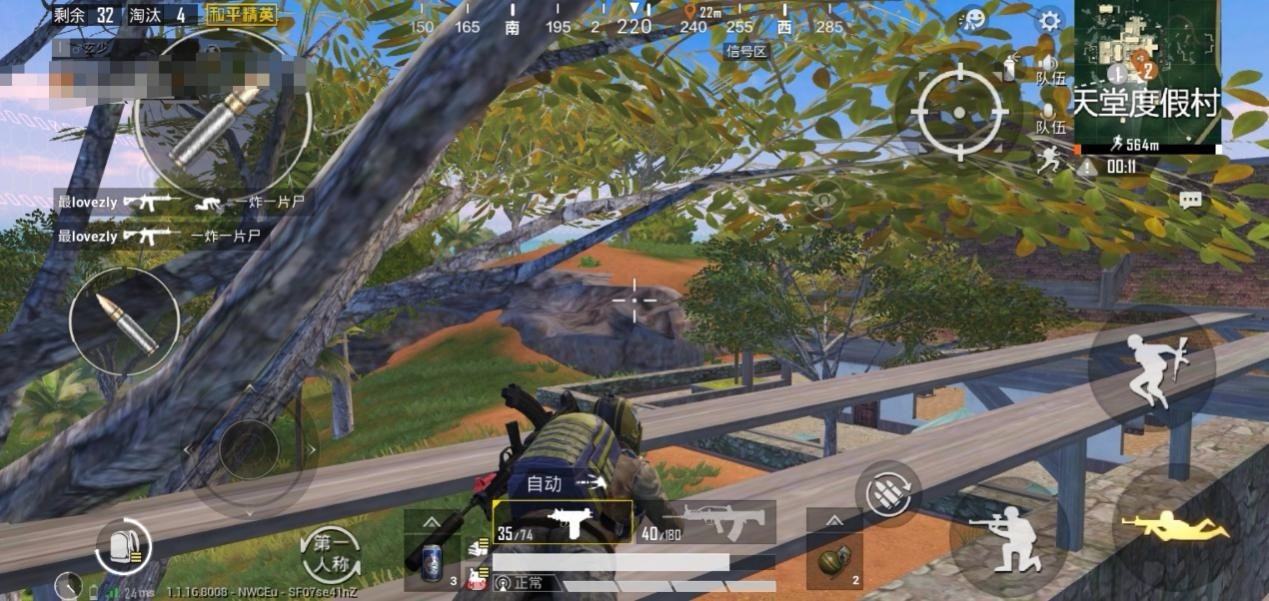Select the submachine gun slot with 35/74 ammo
The image size is (1269, 601).
coord(562,522)
